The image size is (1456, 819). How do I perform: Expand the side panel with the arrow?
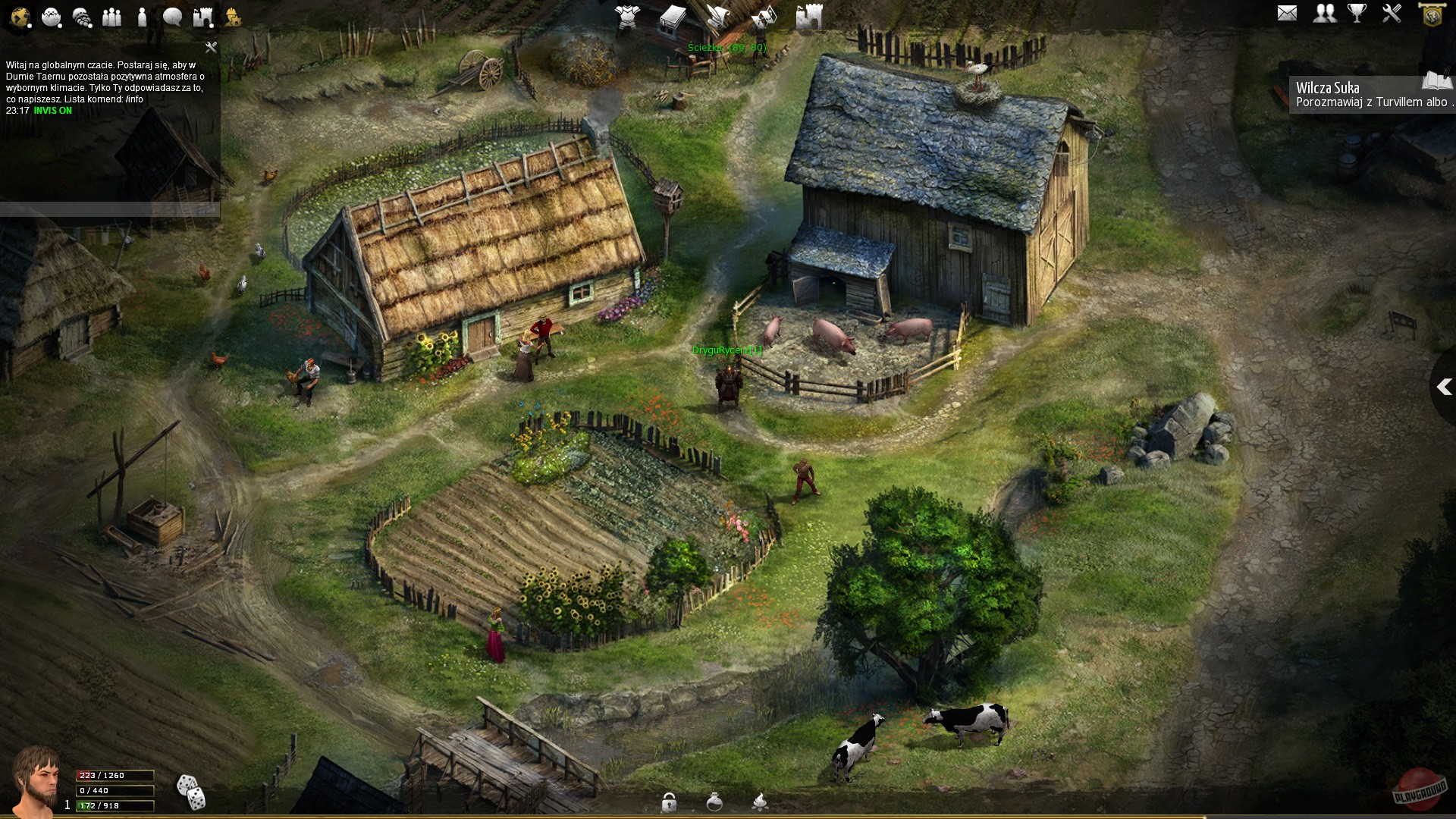pos(1443,388)
